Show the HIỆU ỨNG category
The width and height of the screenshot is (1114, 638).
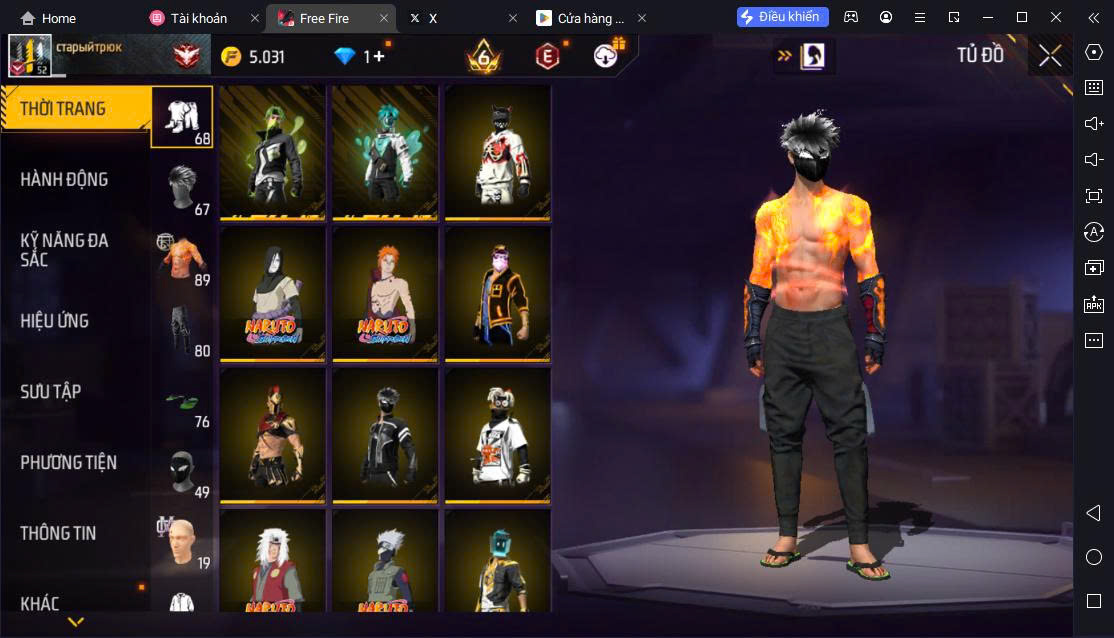coord(55,321)
